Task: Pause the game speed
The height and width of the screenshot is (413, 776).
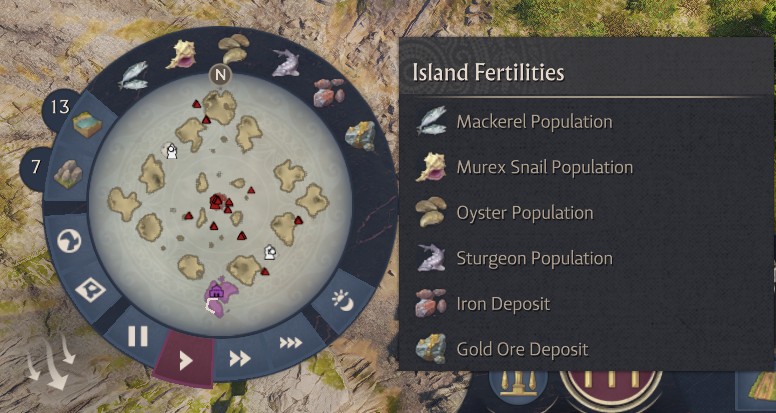Action: 138,337
